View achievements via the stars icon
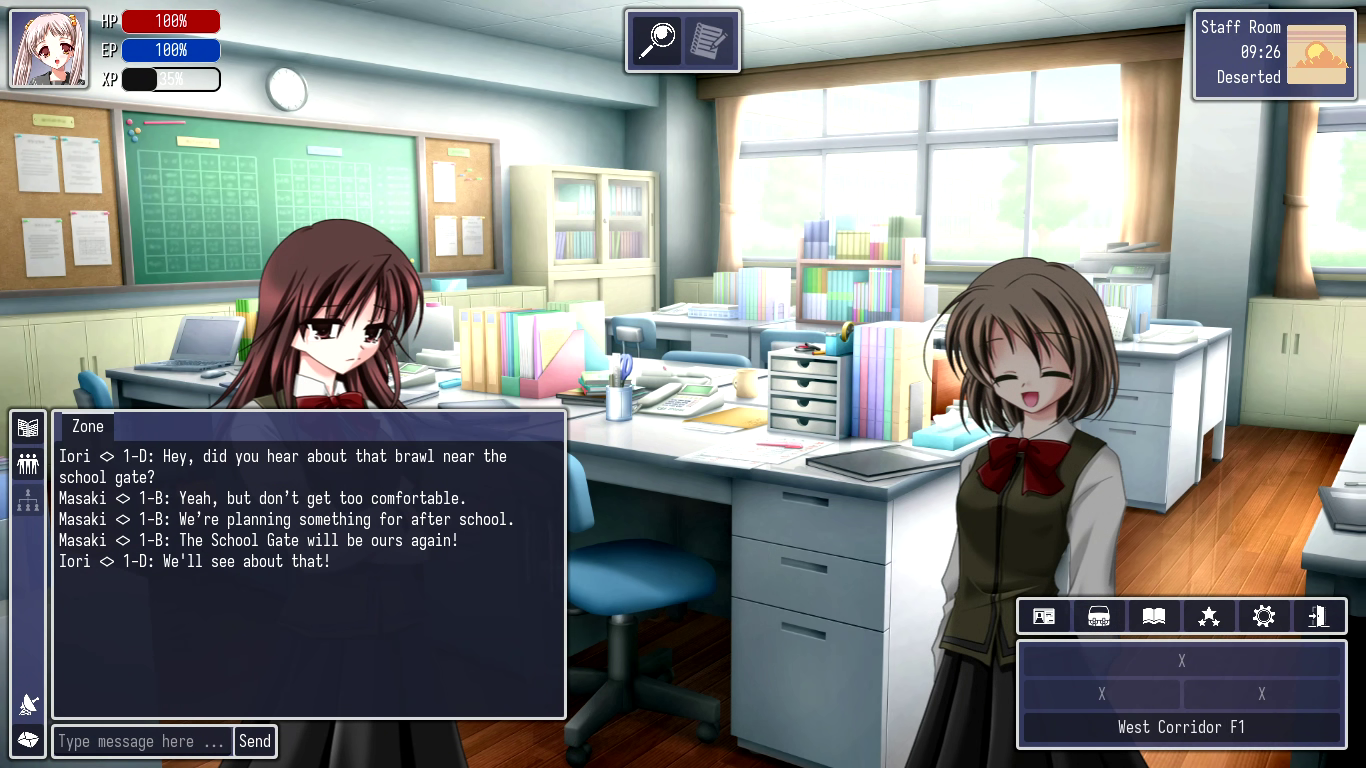The image size is (1366, 768). click(x=1208, y=616)
